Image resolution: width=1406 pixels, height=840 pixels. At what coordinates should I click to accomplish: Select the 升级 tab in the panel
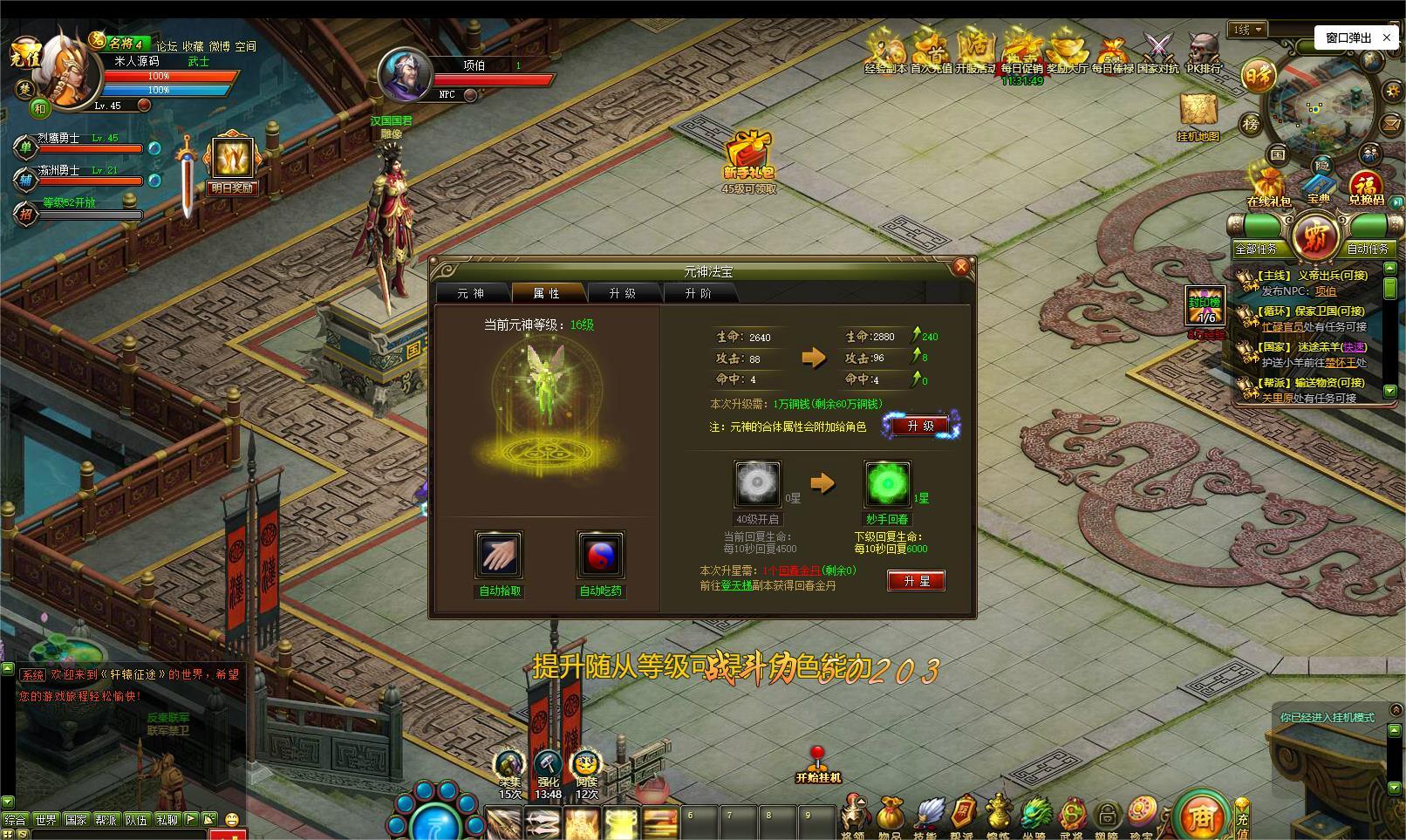(623, 293)
